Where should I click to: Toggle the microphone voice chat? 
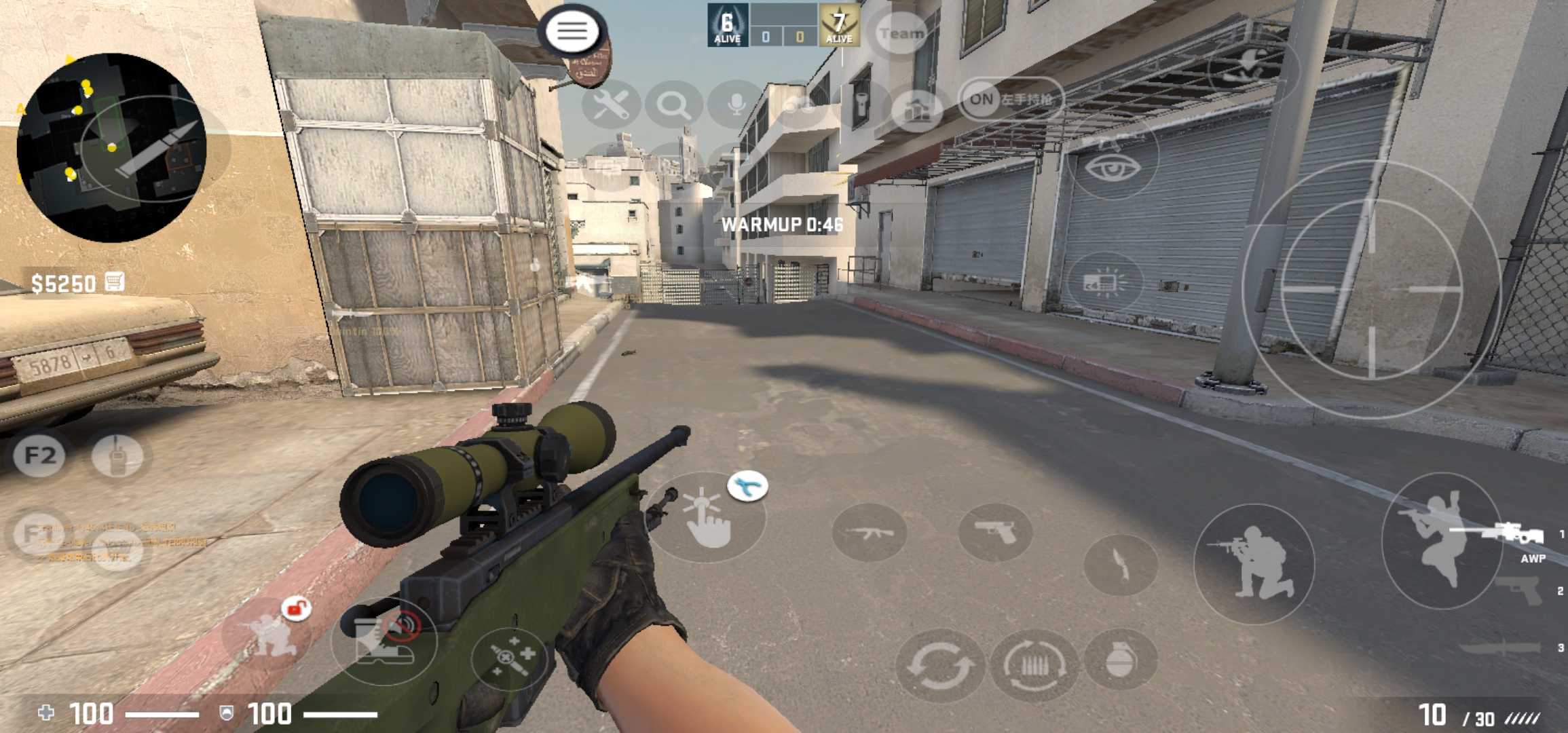pyautogui.click(x=736, y=105)
